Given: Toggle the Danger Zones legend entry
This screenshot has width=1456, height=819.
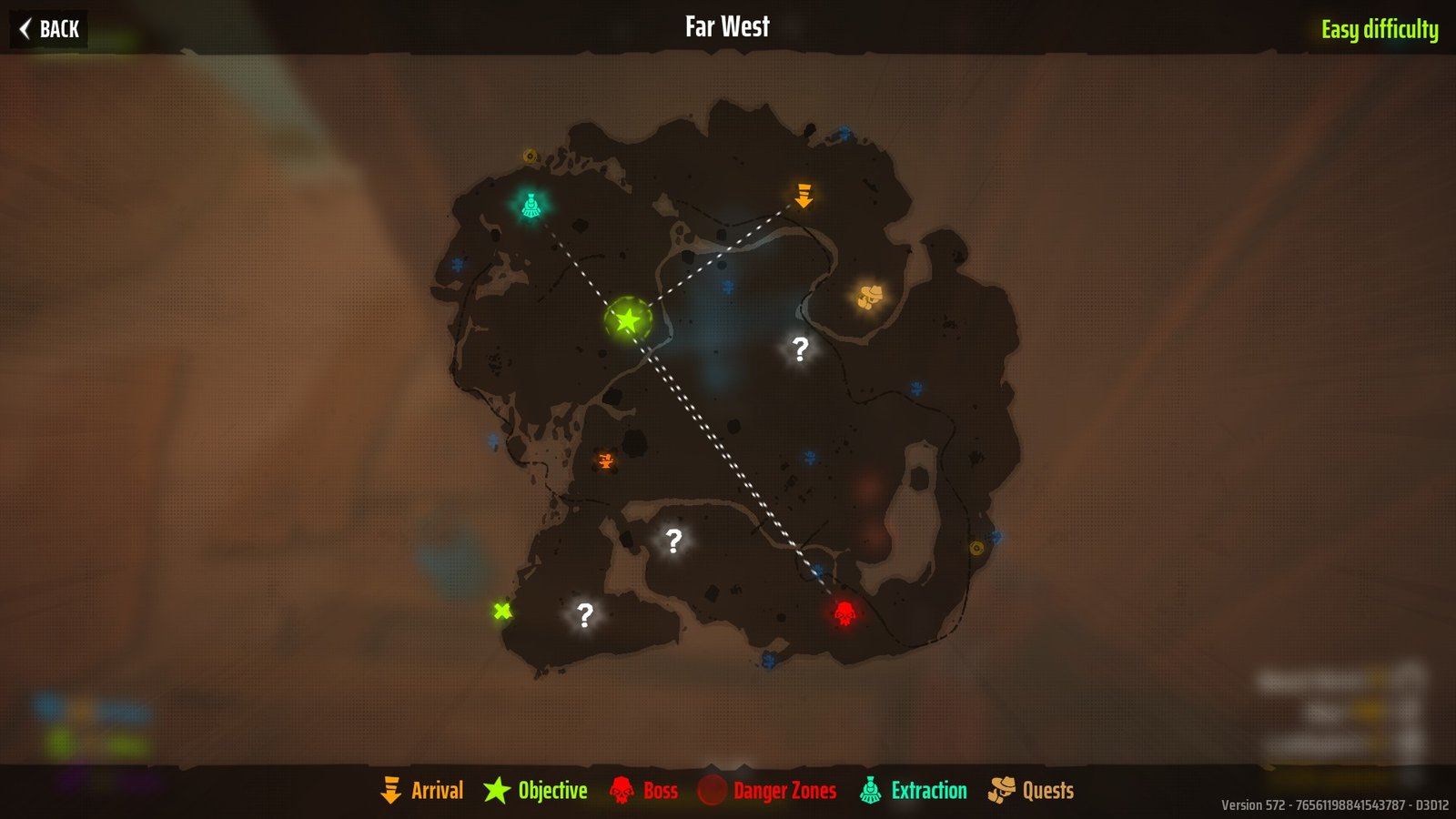Looking at the screenshot, I should tap(783, 791).
